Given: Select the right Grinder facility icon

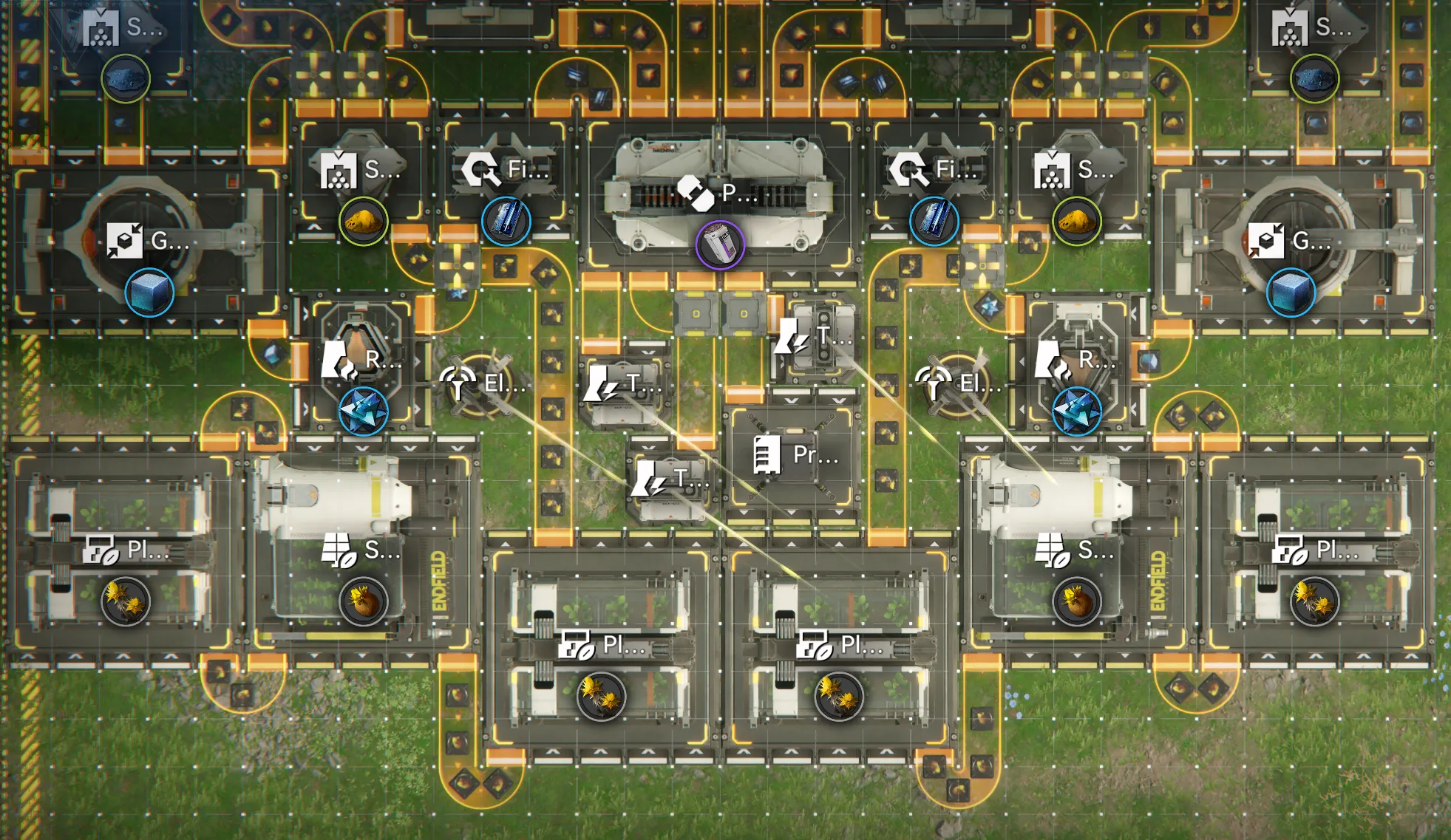Looking at the screenshot, I should click(1267, 240).
